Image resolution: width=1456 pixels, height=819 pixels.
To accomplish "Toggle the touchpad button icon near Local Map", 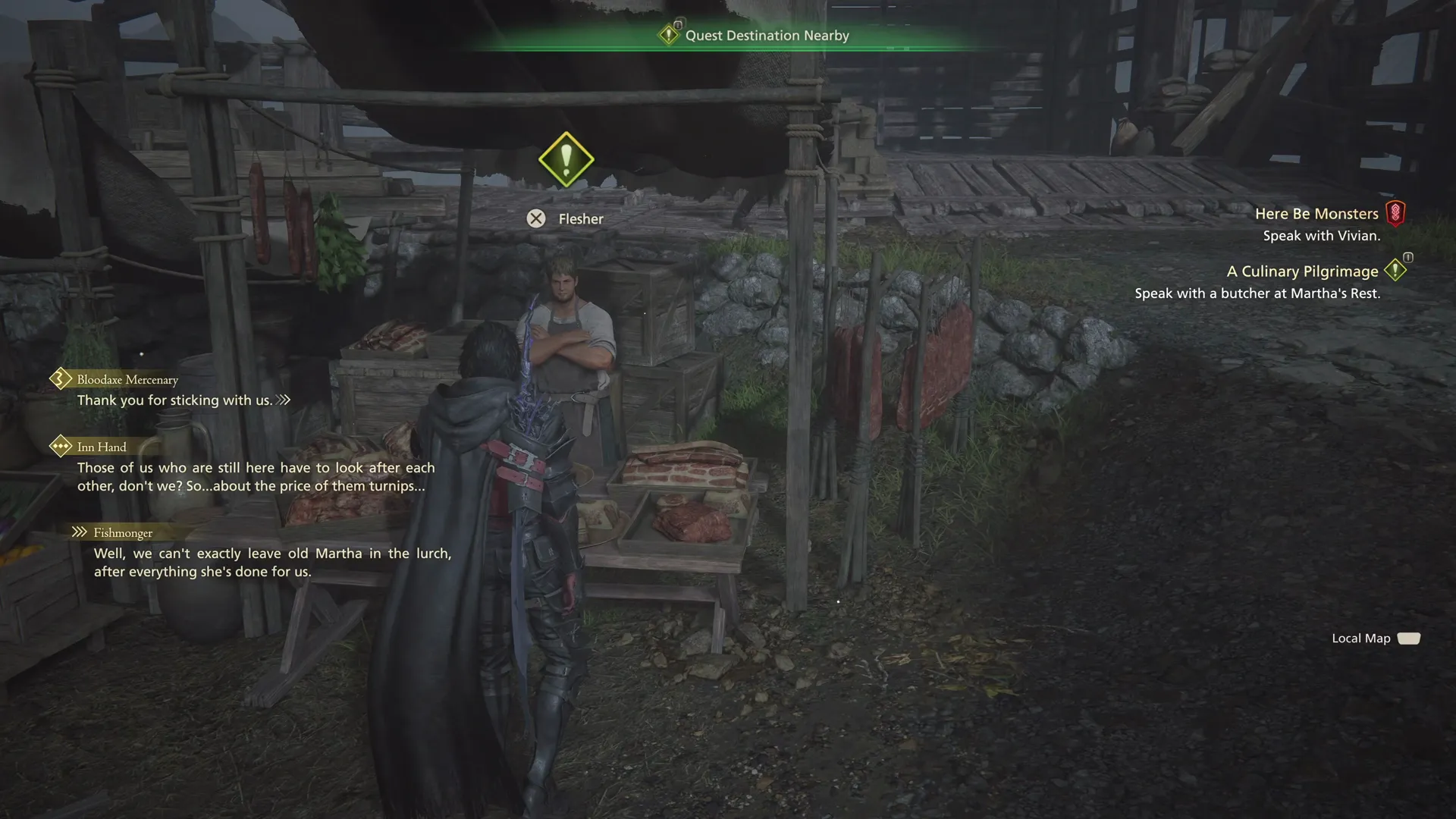I will [1409, 639].
